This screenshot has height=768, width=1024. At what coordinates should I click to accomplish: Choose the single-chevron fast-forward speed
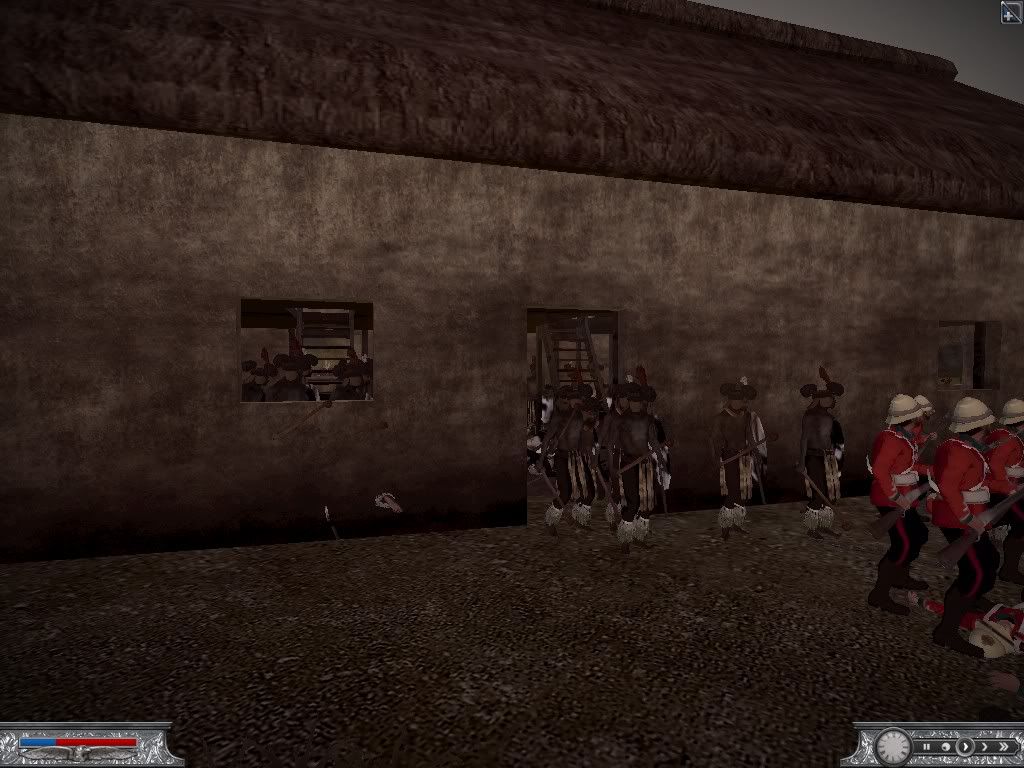(984, 746)
